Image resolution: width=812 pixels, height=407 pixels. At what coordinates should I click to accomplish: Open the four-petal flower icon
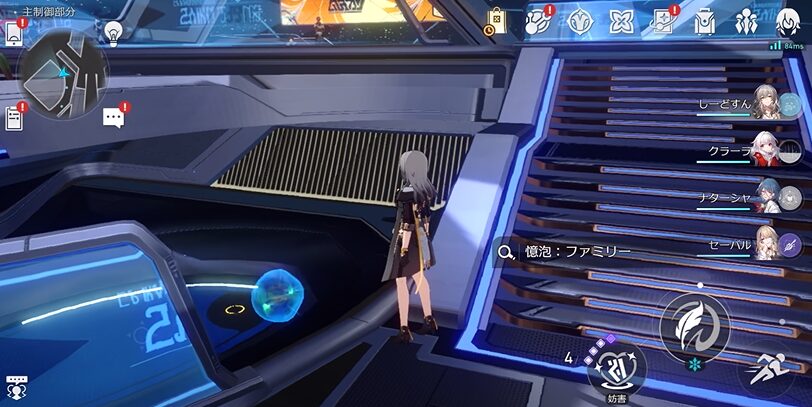point(622,21)
